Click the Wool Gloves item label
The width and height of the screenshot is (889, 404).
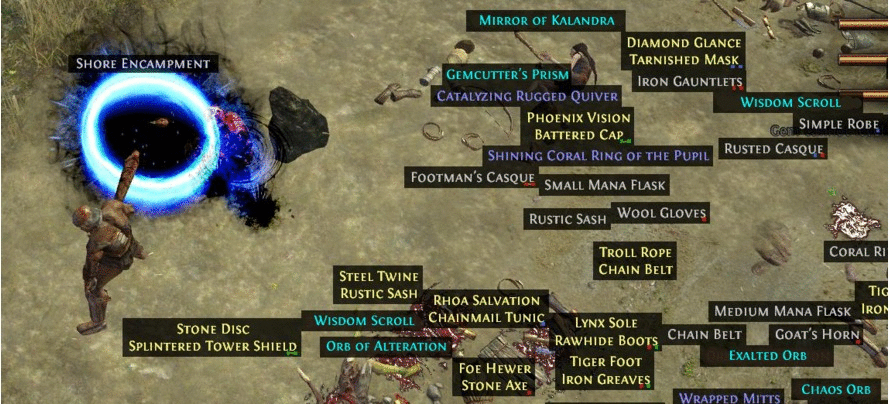point(661,213)
